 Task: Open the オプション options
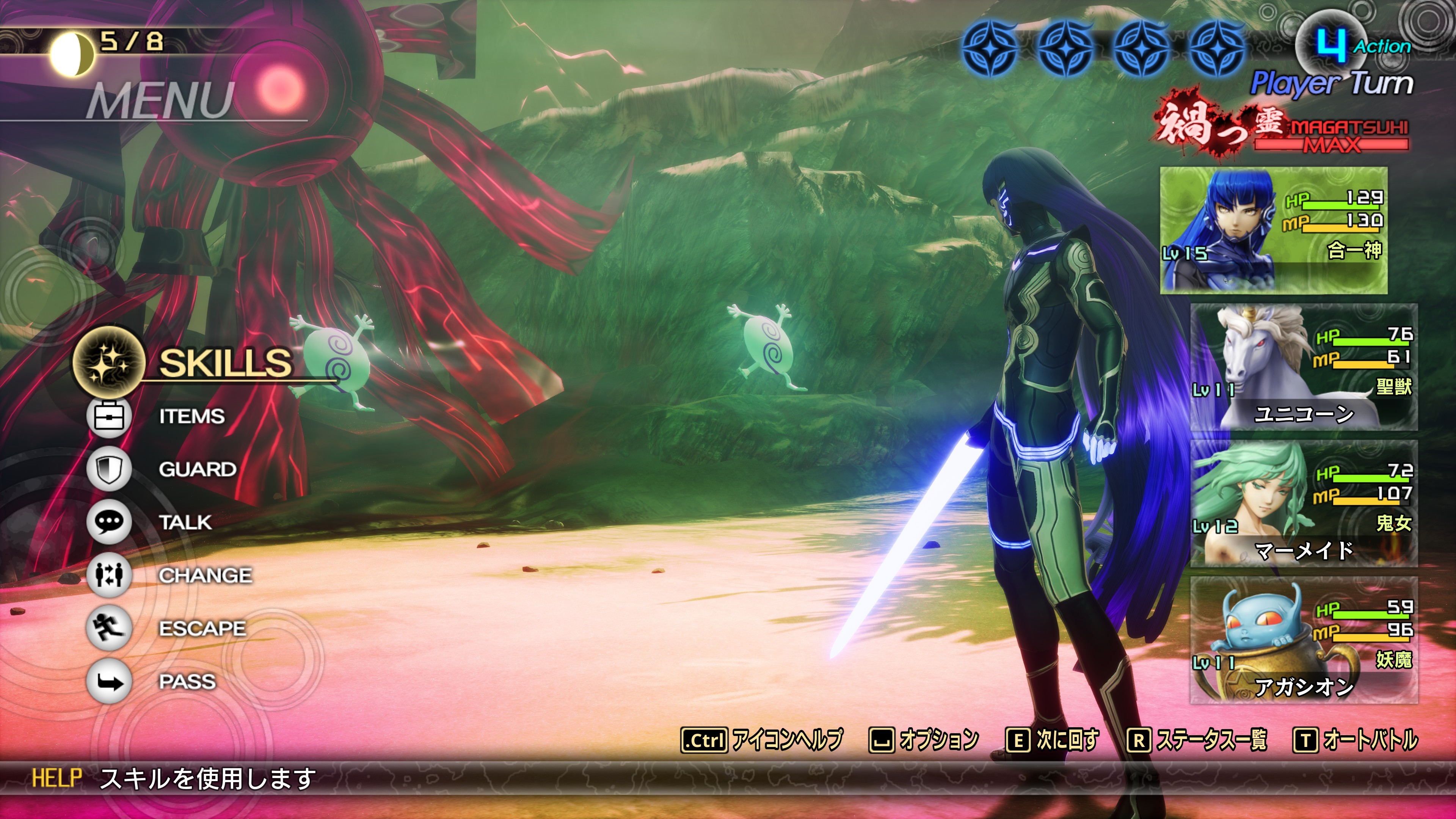(x=924, y=740)
